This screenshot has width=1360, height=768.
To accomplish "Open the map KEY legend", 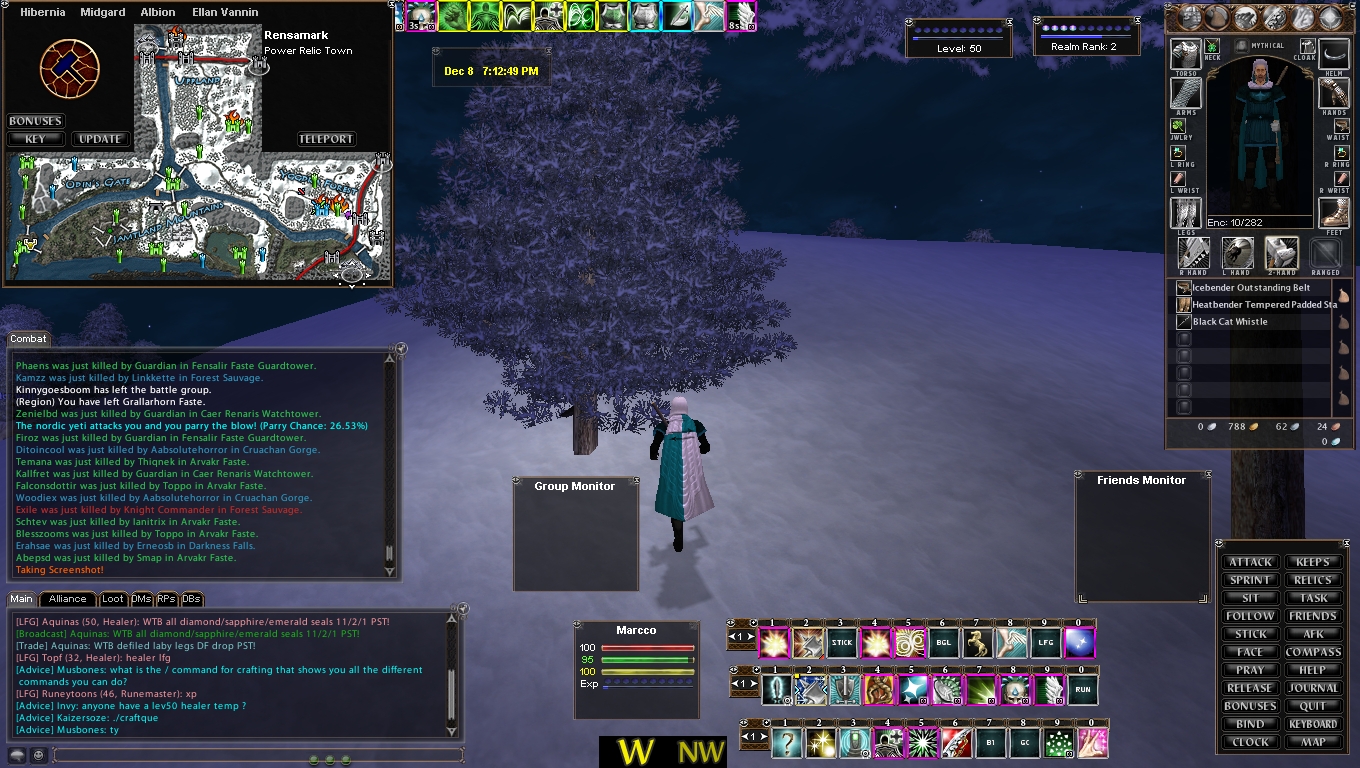I will (x=35, y=139).
